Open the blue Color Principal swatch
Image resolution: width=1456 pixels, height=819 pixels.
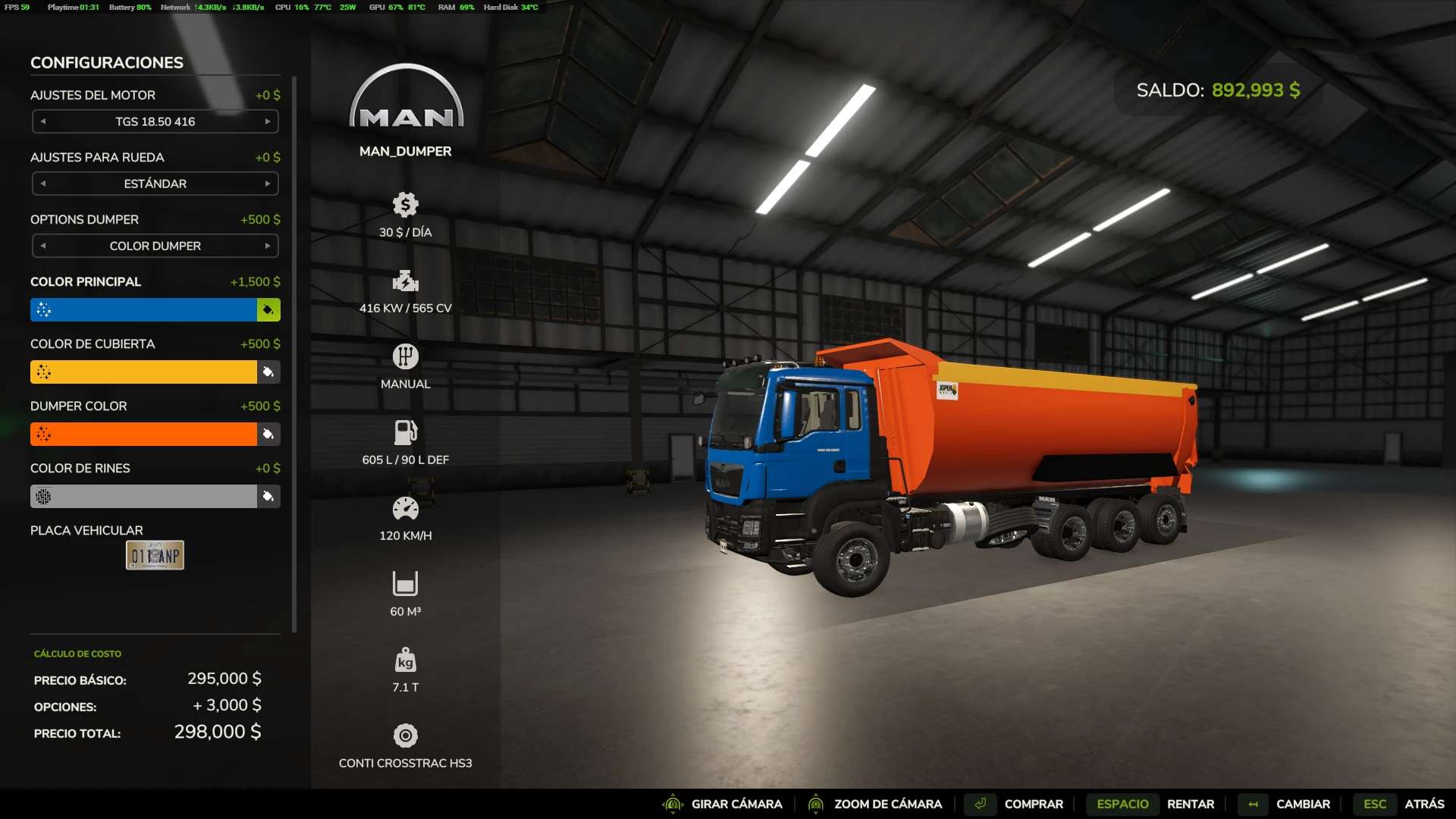(143, 309)
